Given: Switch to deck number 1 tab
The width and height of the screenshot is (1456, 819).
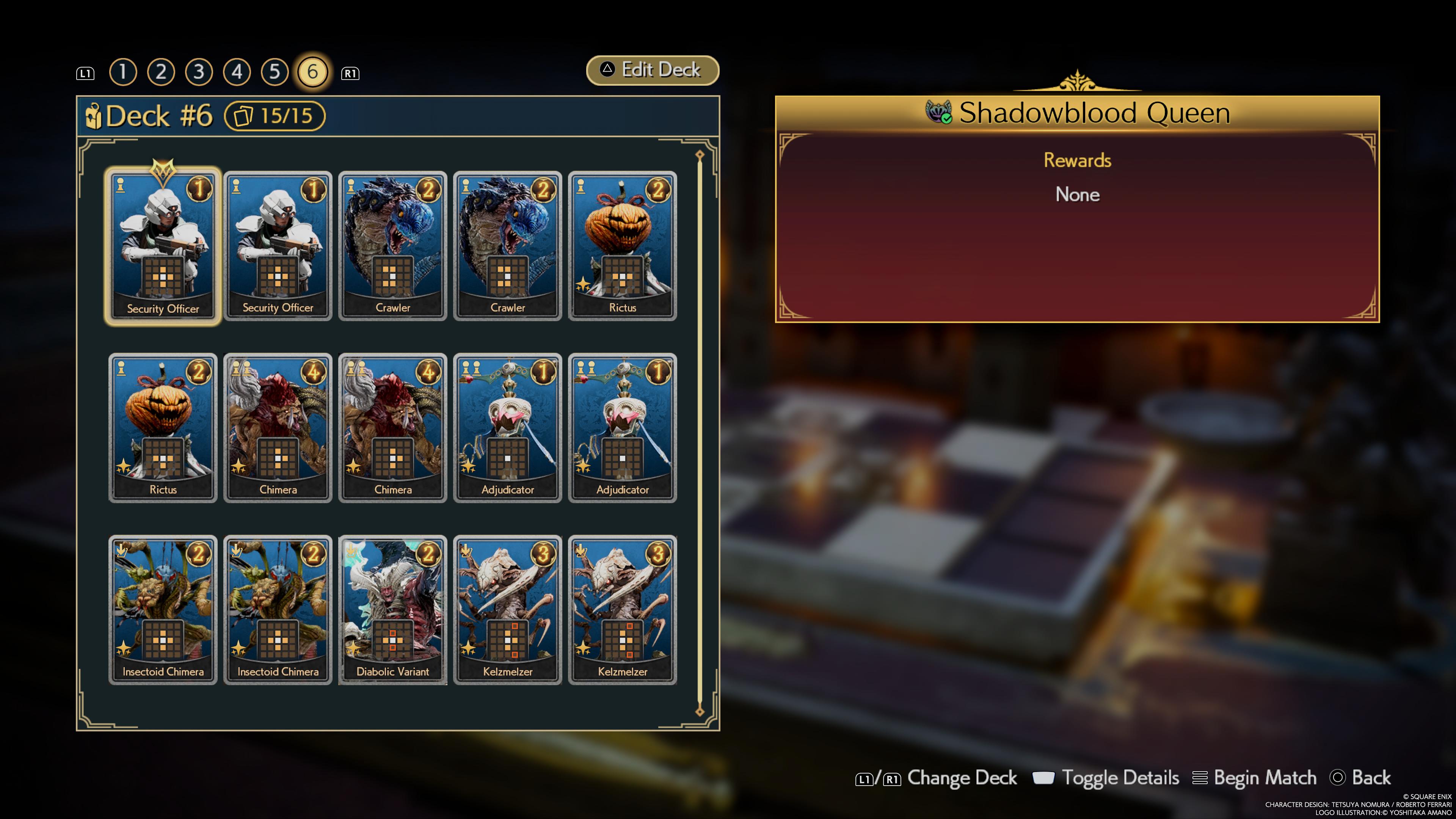Looking at the screenshot, I should 122,72.
